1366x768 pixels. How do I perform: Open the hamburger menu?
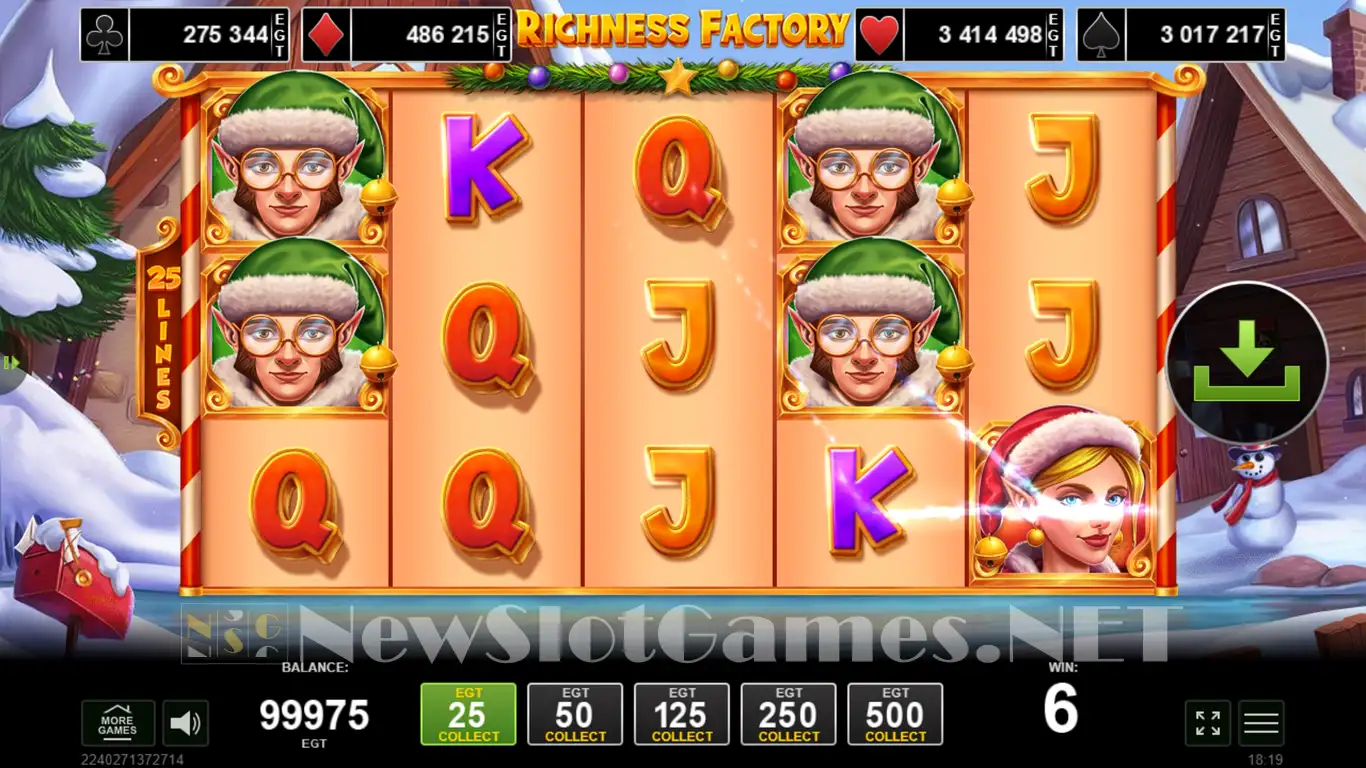pos(1261,723)
